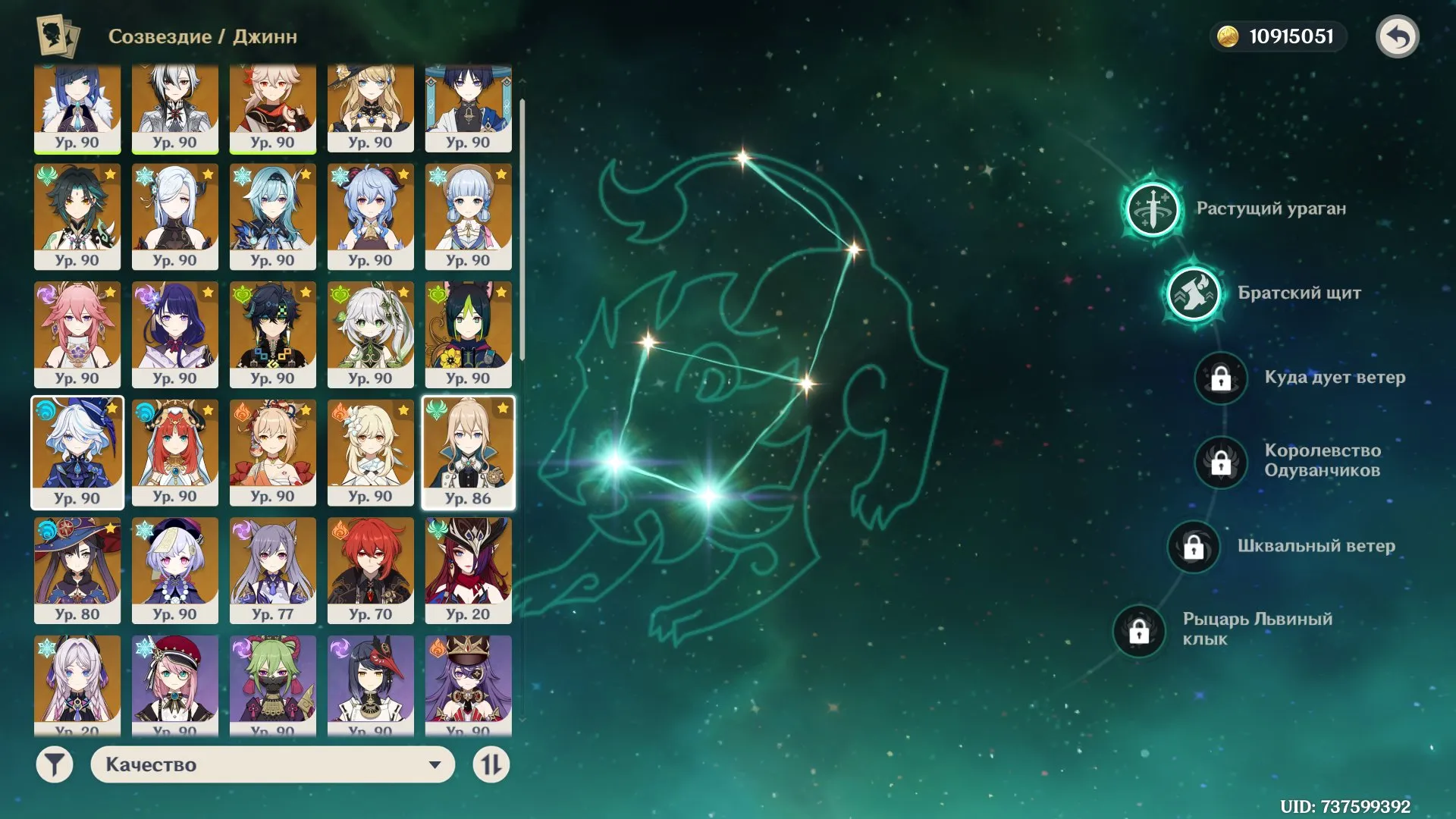Select the highlighted Furina level 90 portrait

tap(77, 452)
